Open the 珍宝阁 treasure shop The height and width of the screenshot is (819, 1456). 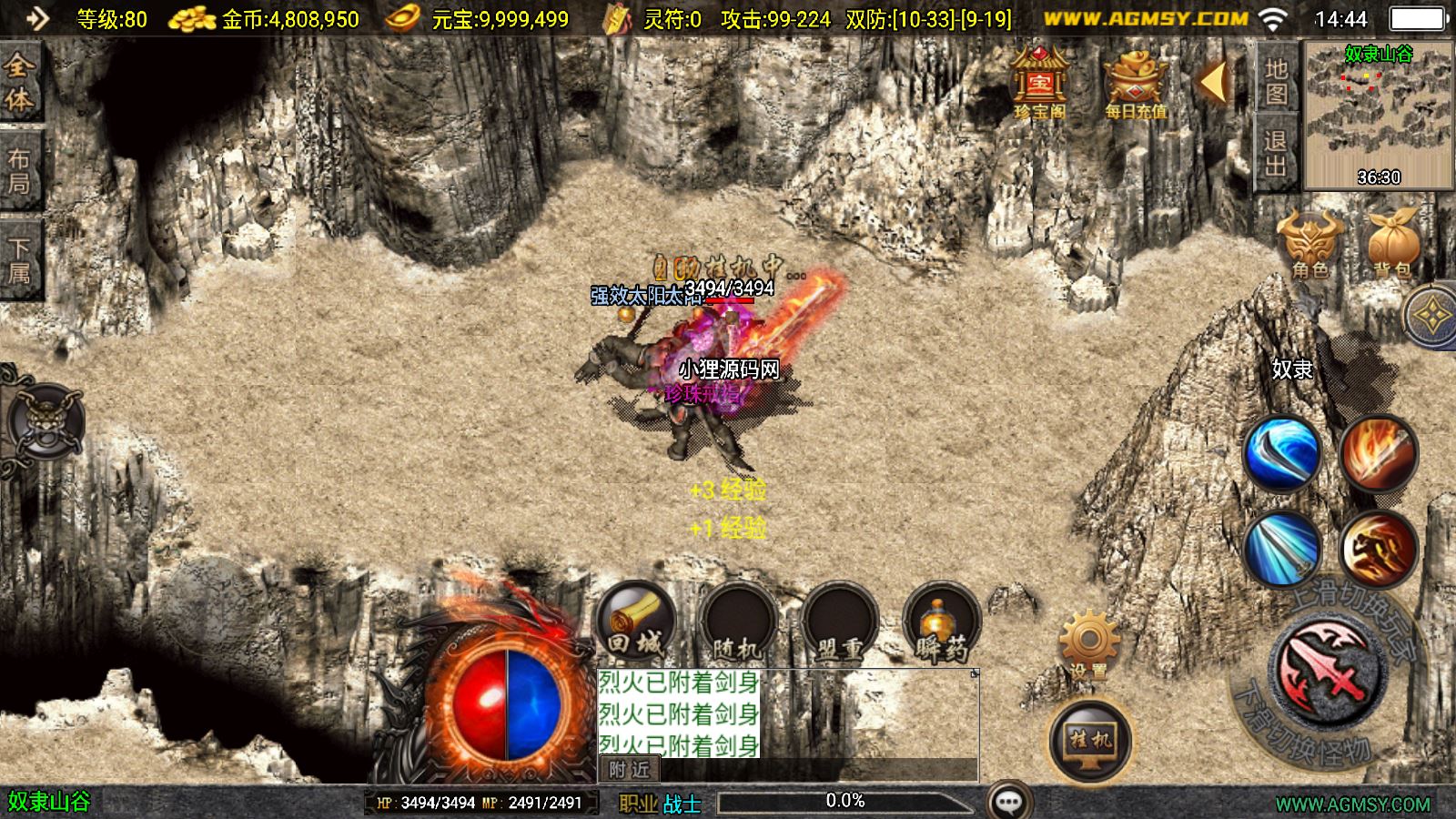click(1039, 84)
